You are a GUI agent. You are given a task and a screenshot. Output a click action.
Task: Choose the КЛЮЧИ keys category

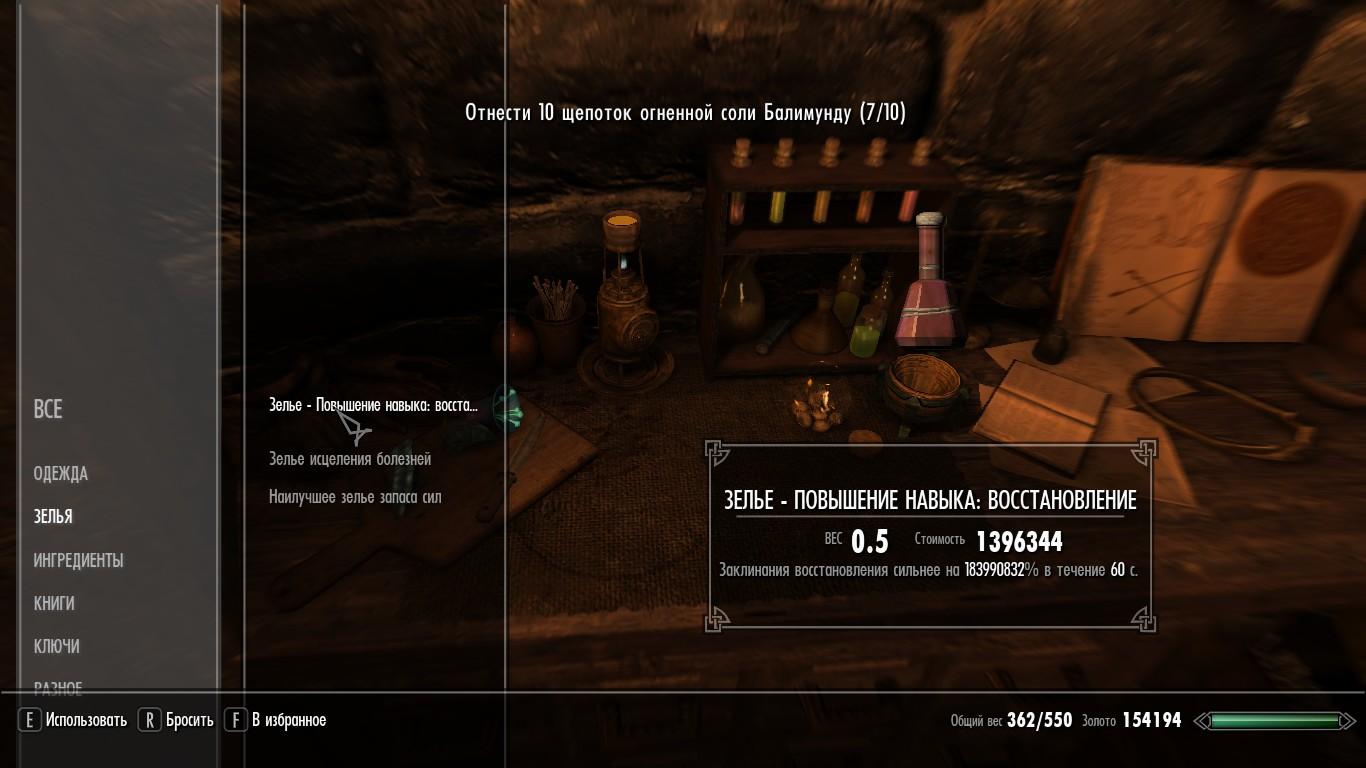click(x=57, y=647)
